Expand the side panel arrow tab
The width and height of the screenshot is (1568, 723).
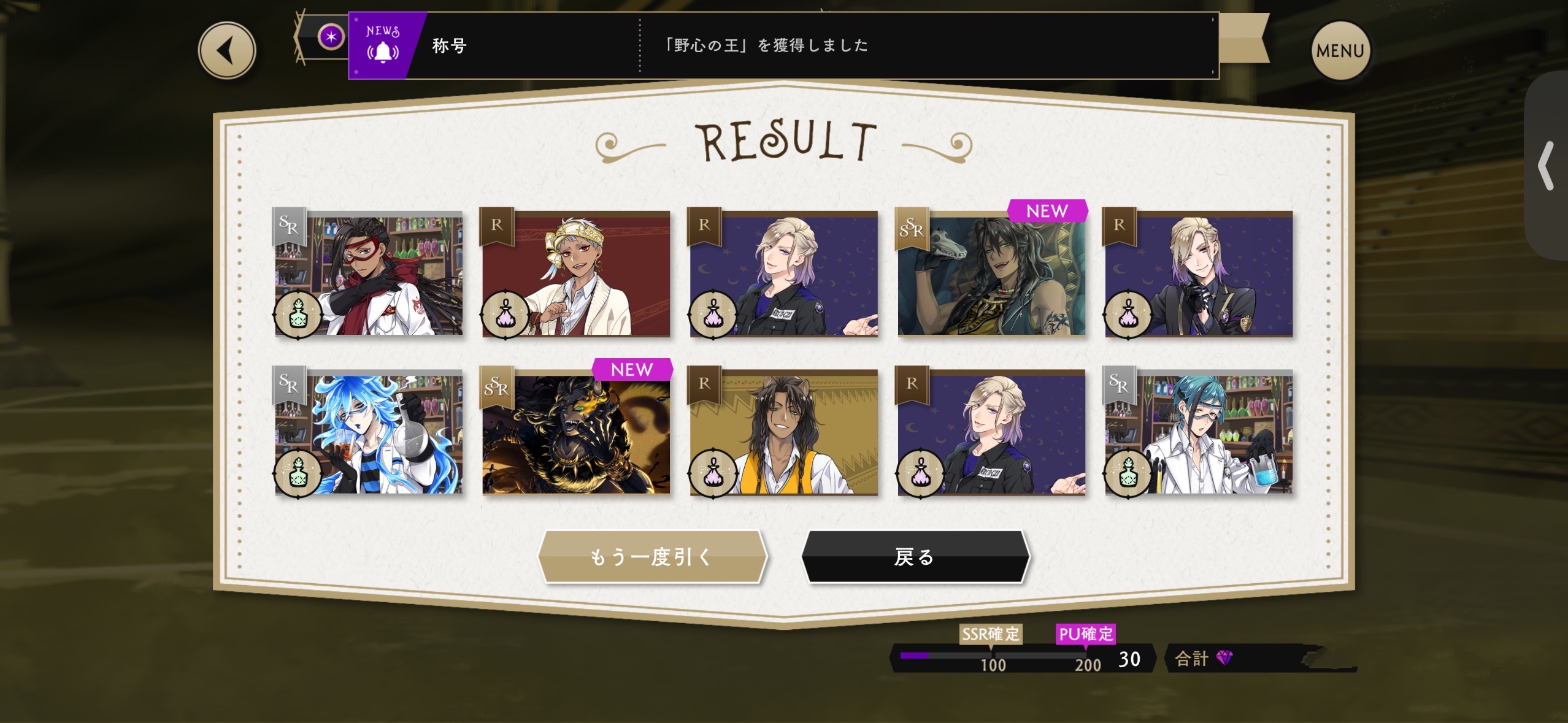click(1547, 166)
